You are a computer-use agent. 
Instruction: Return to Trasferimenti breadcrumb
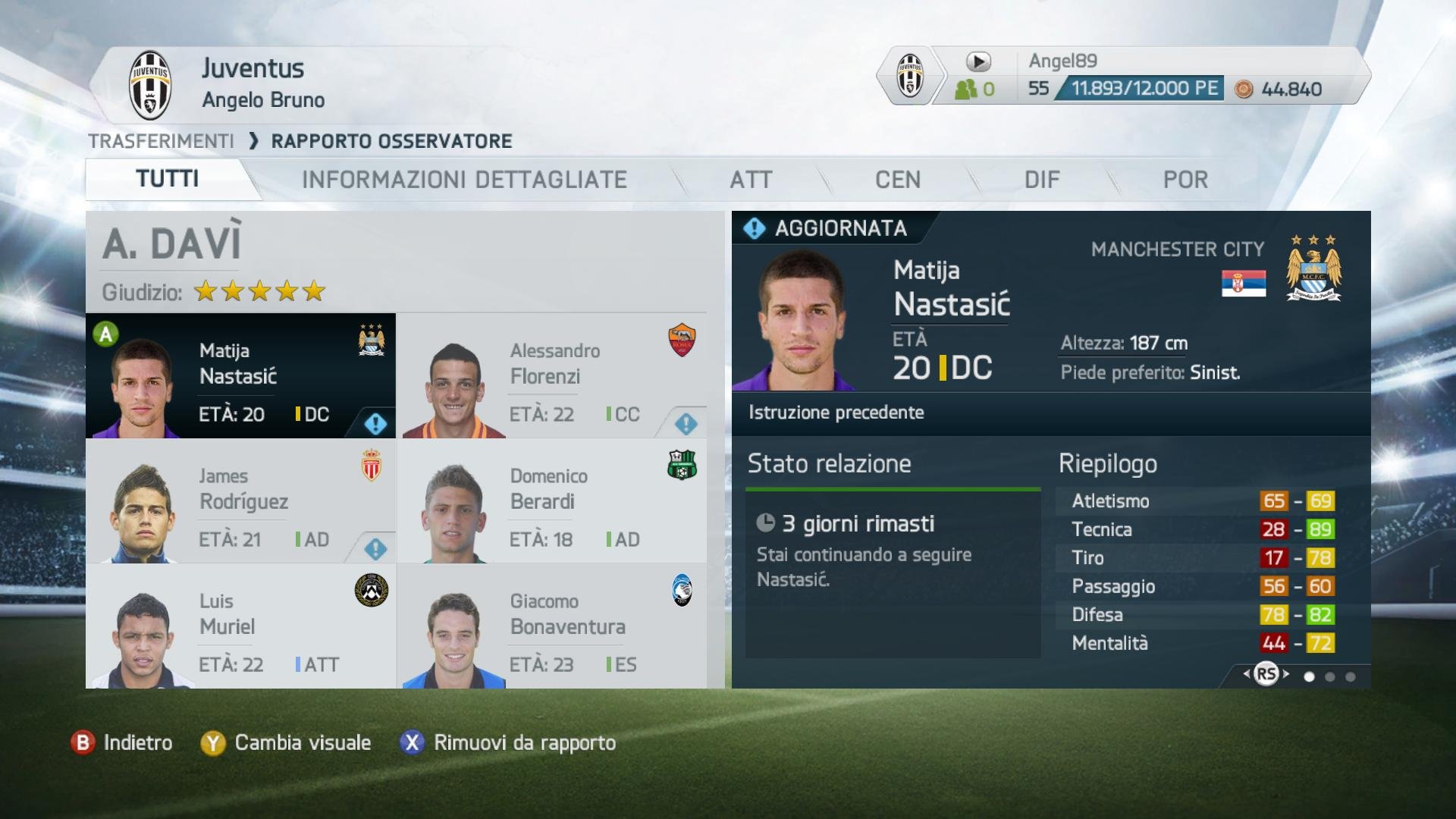point(161,141)
